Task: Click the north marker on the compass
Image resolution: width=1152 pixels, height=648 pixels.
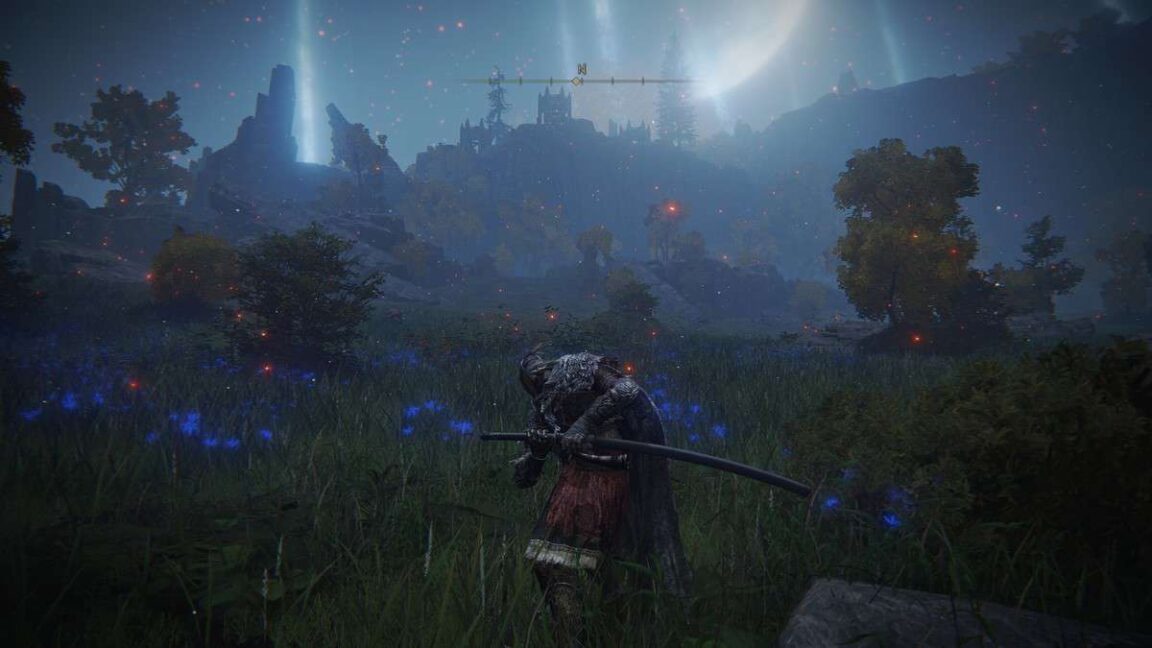Action: click(580, 70)
